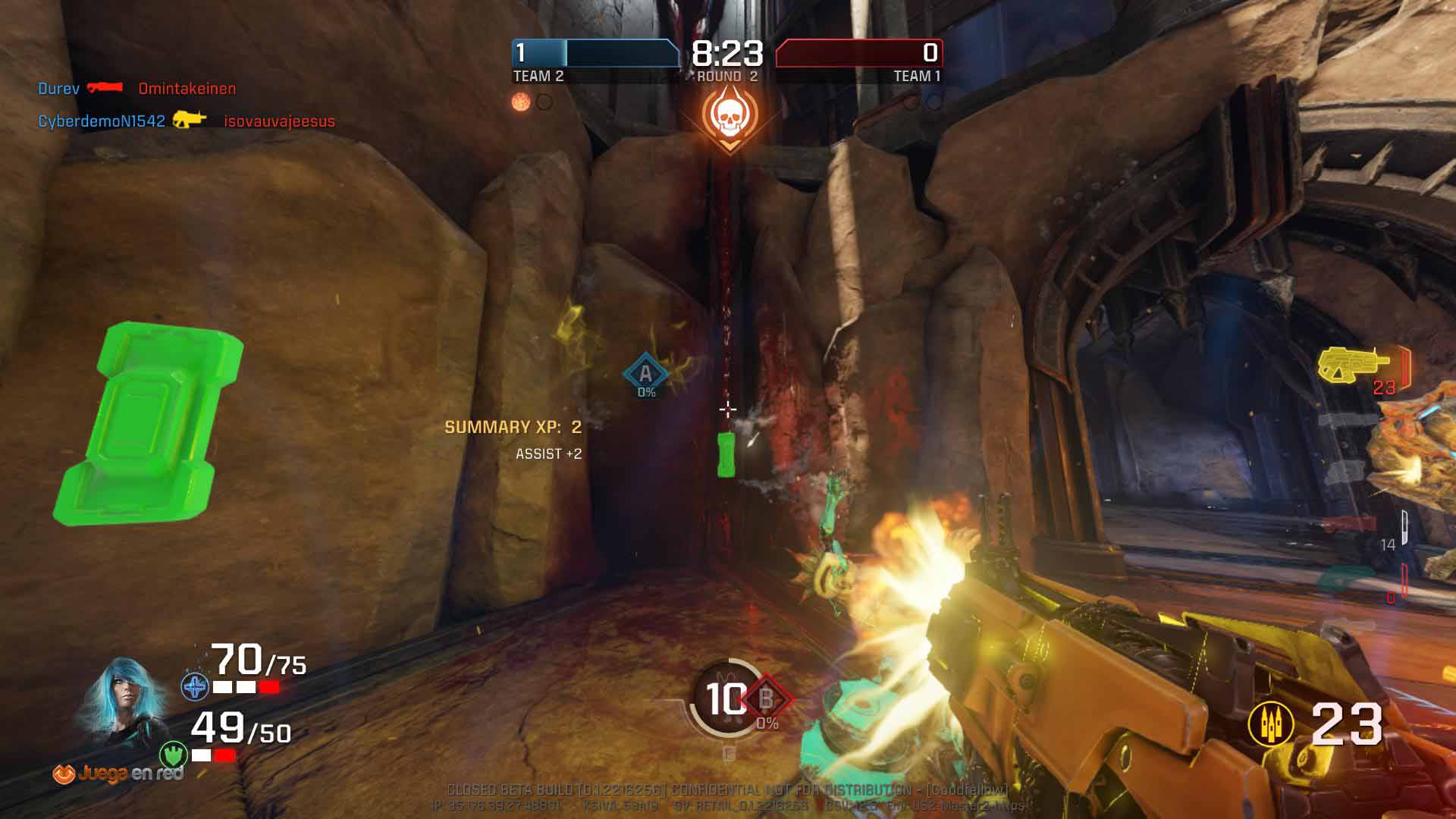Click the Omintakeinen name in kill feed
Viewport: 1456px width, 819px height.
click(187, 89)
